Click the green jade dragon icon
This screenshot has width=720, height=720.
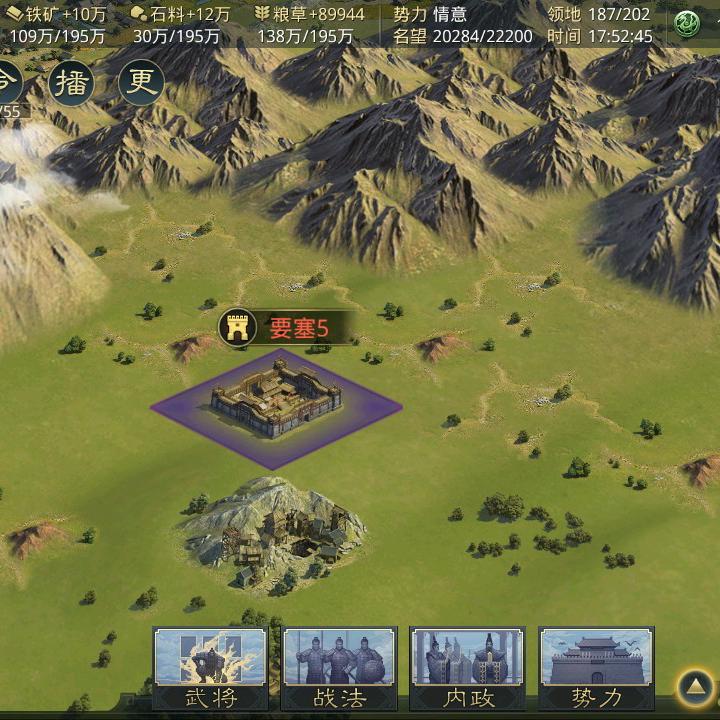pyautogui.click(x=687, y=24)
